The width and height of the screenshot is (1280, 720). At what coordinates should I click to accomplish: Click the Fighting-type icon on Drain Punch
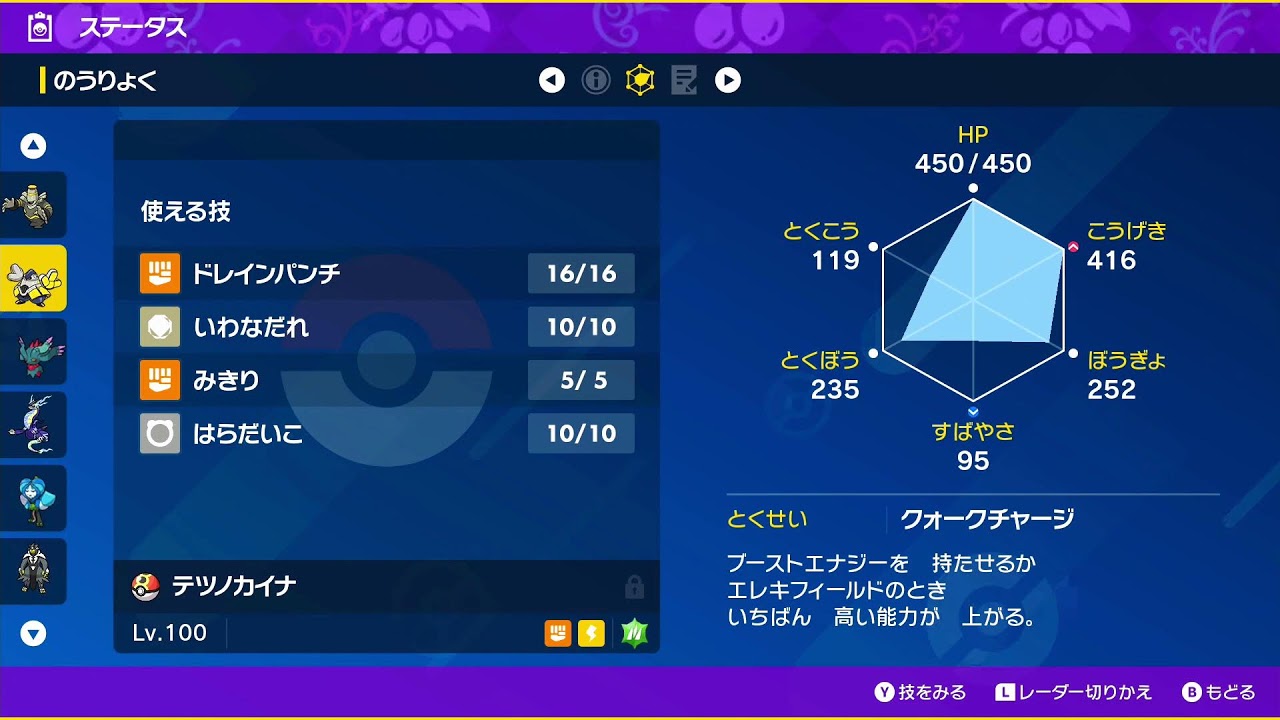coord(160,273)
